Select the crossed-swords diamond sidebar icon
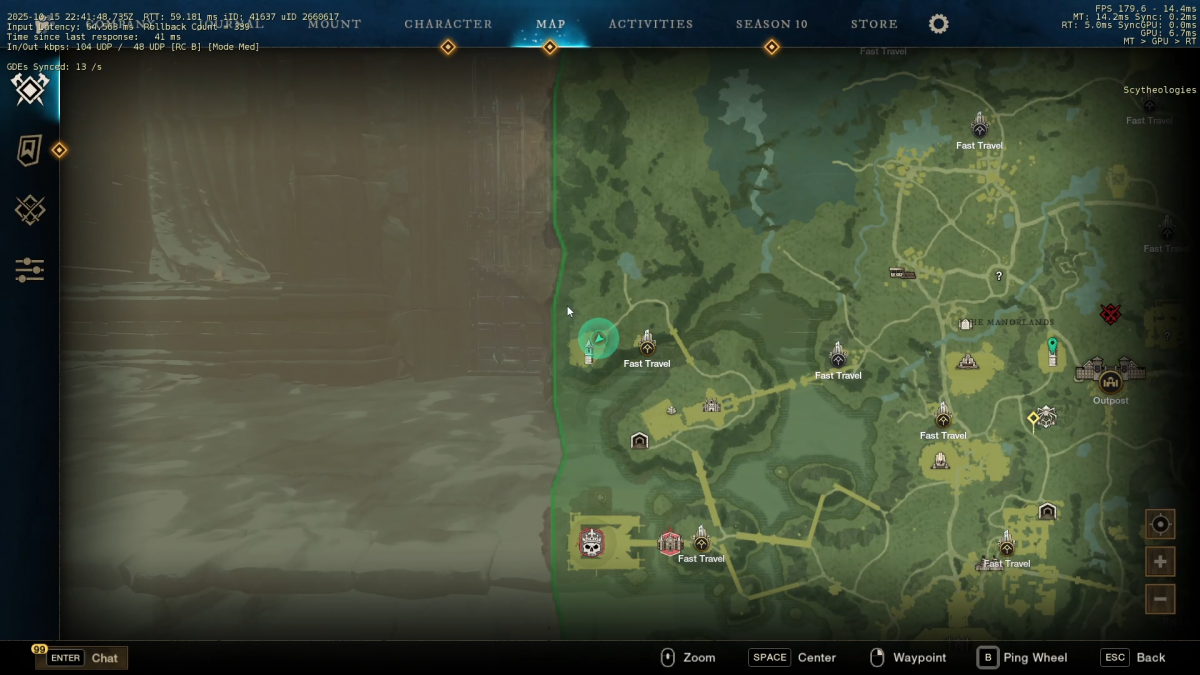This screenshot has height=675, width=1200. coord(30,210)
